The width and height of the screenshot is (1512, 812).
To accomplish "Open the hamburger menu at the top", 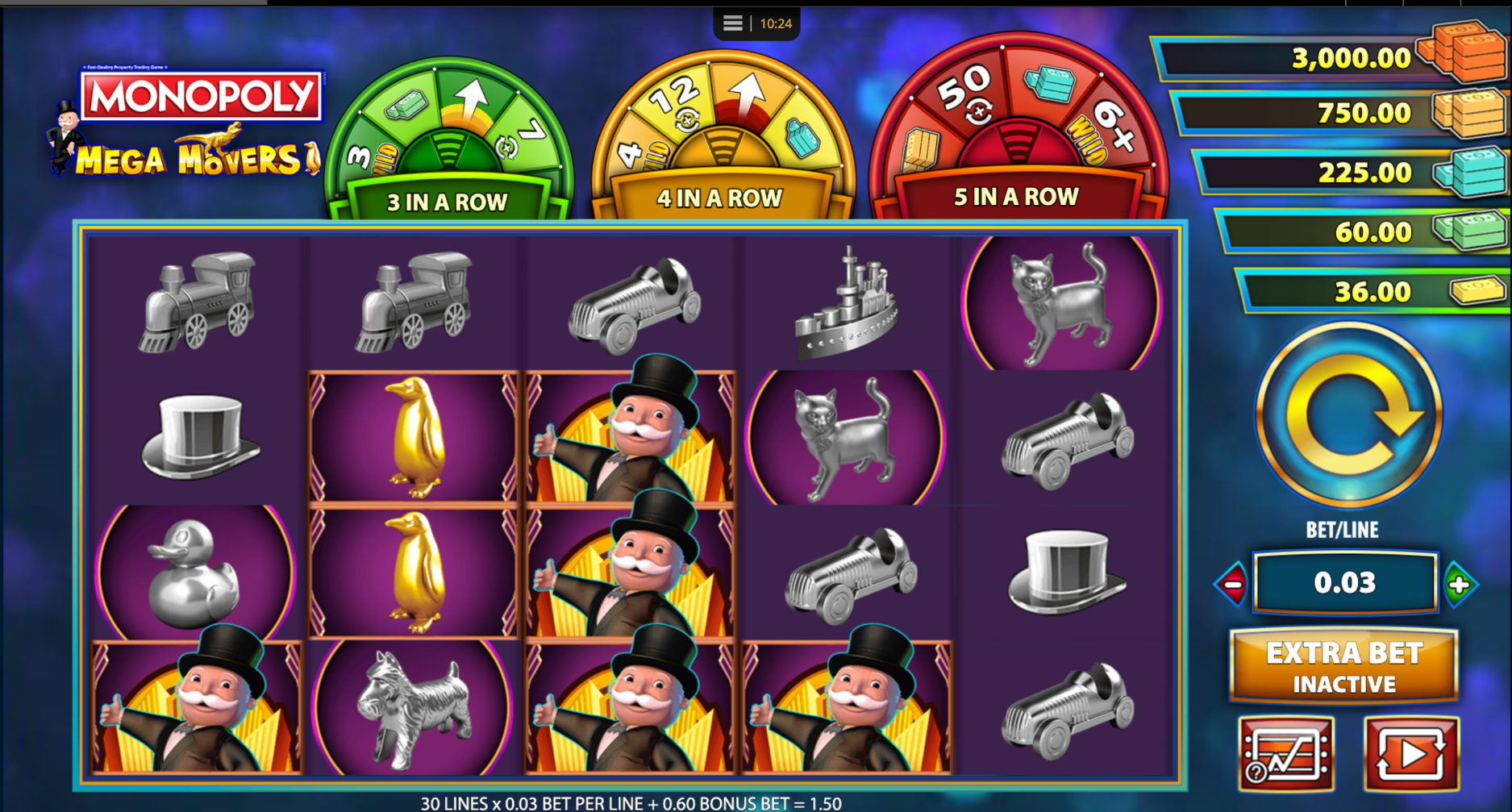I will (731, 23).
